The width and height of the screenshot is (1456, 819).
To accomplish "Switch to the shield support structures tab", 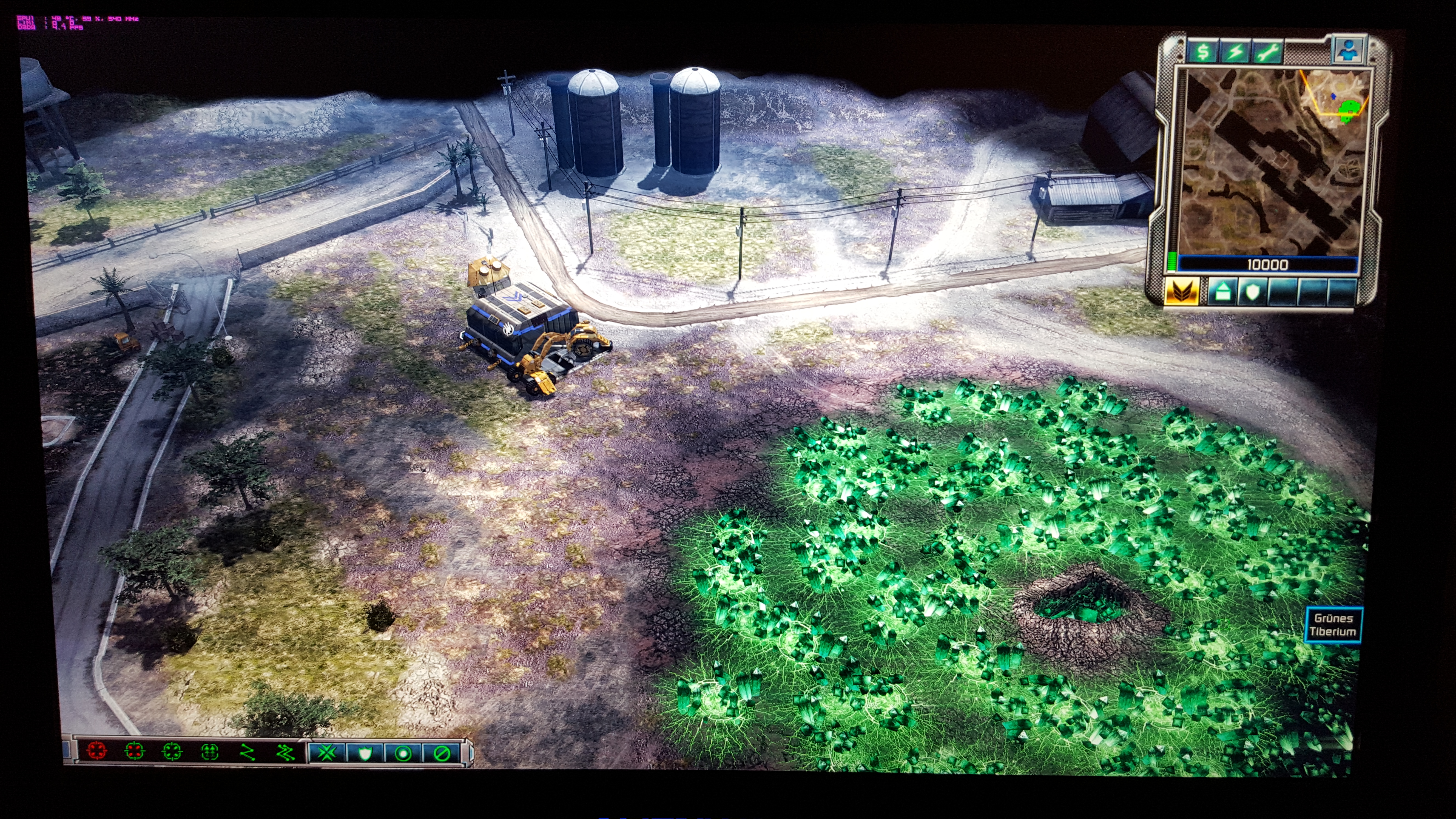I will click(1253, 292).
